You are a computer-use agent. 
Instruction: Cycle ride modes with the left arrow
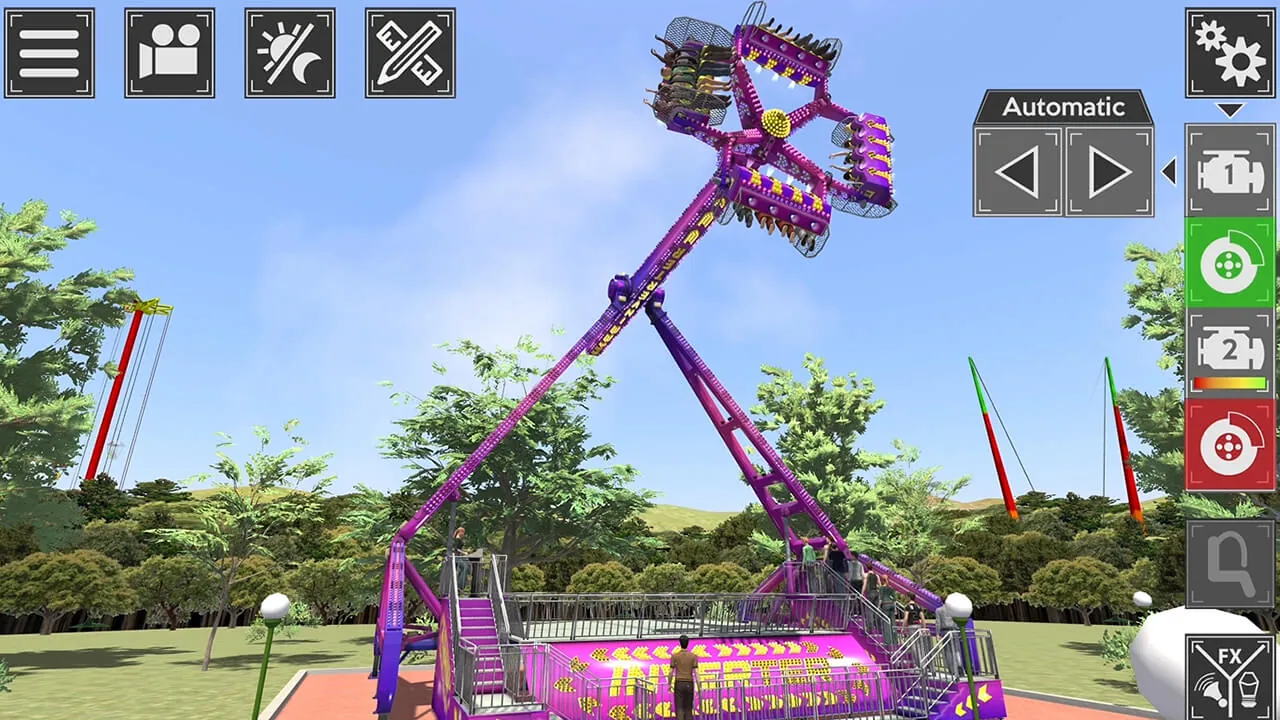(1017, 170)
